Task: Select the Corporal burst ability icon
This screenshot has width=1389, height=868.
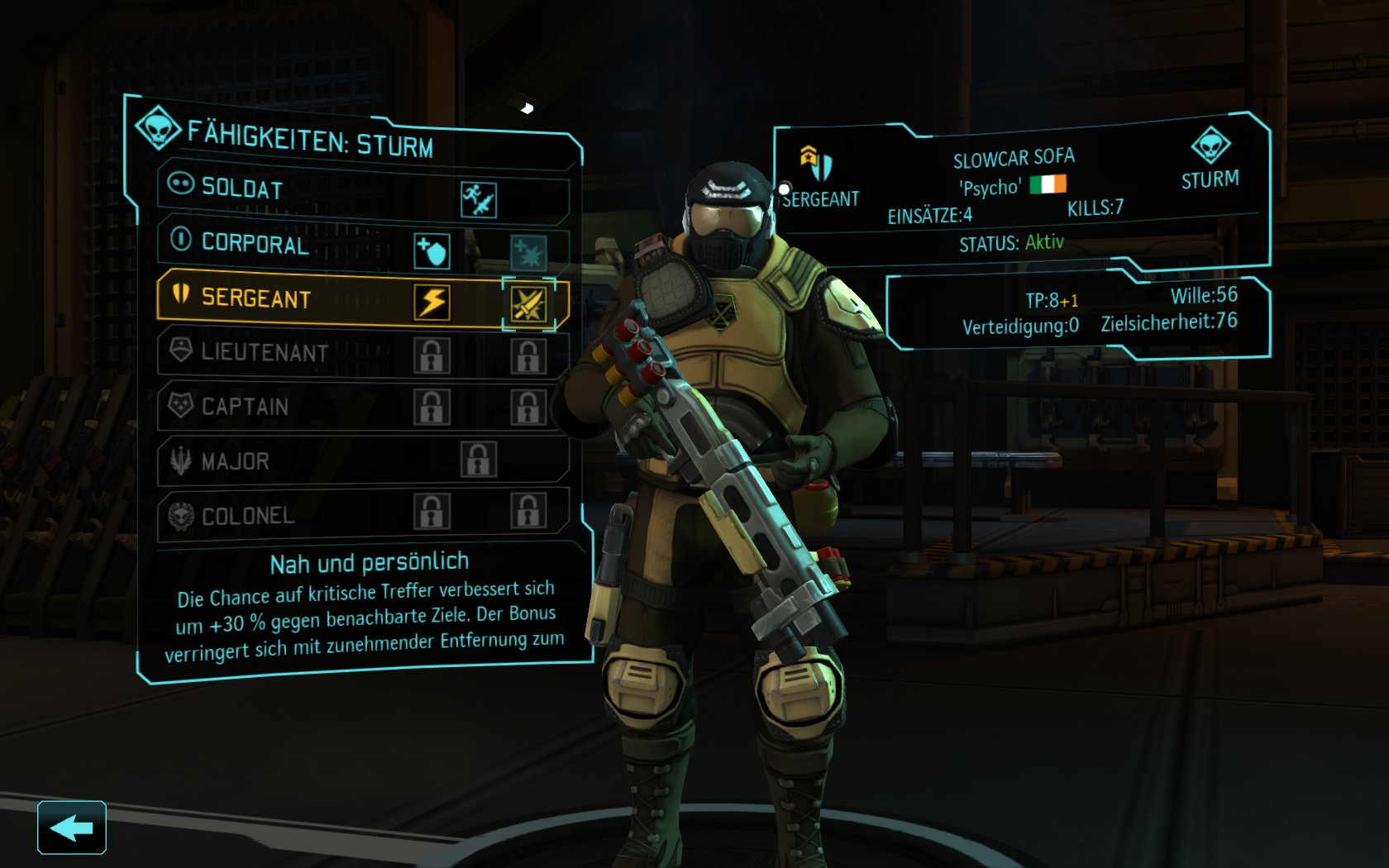Action: pos(527,252)
